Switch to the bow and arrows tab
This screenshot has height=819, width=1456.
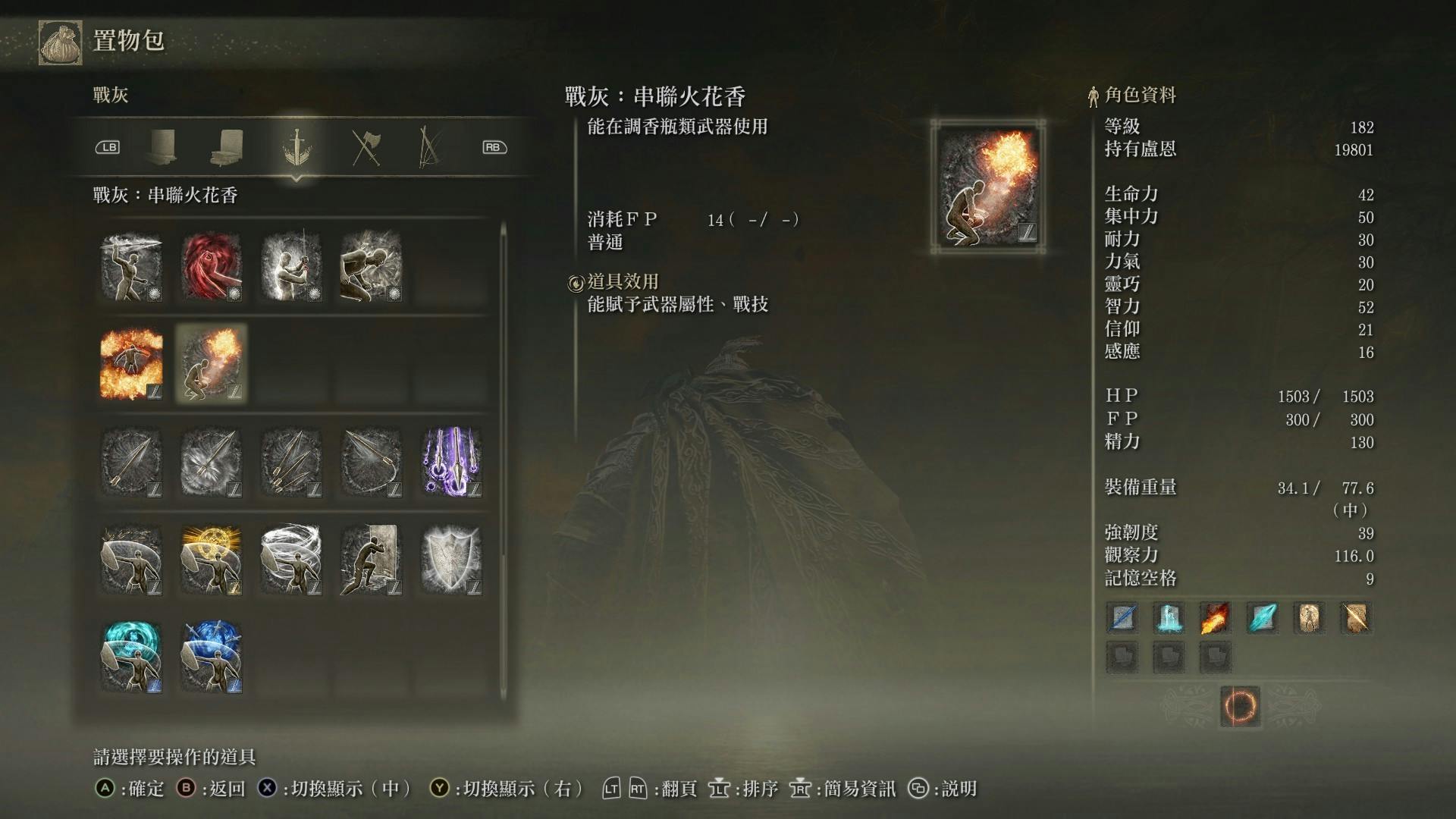click(x=429, y=147)
